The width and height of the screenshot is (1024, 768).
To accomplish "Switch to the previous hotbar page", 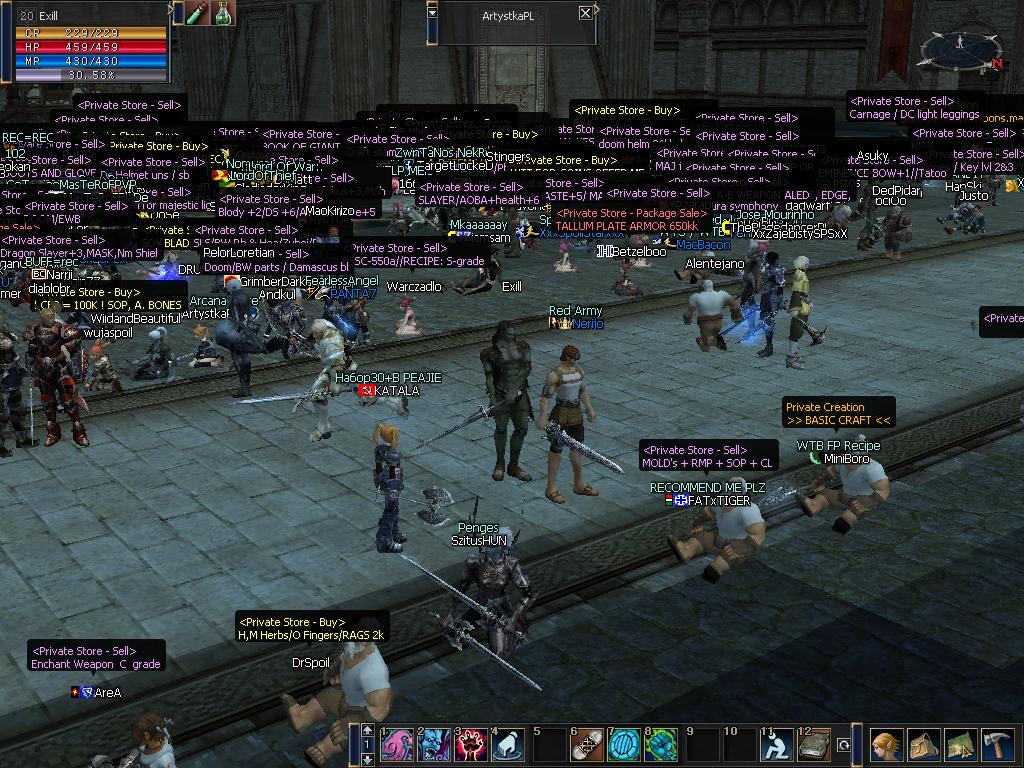I will 368,731.
